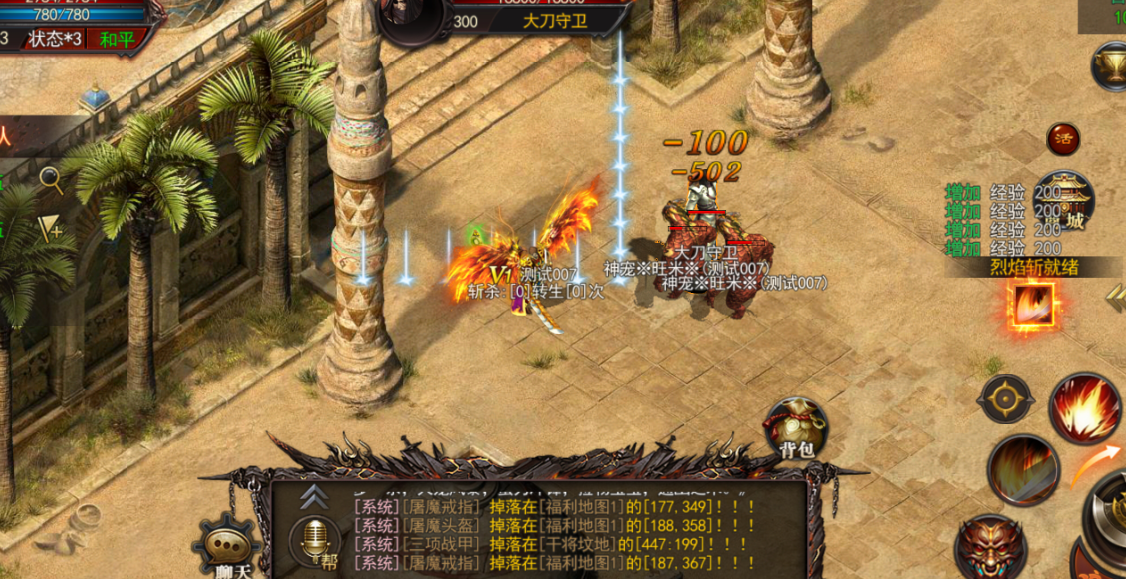The width and height of the screenshot is (1126, 579).
Task: Click the flag-plus team invite icon
Action: click(50, 230)
